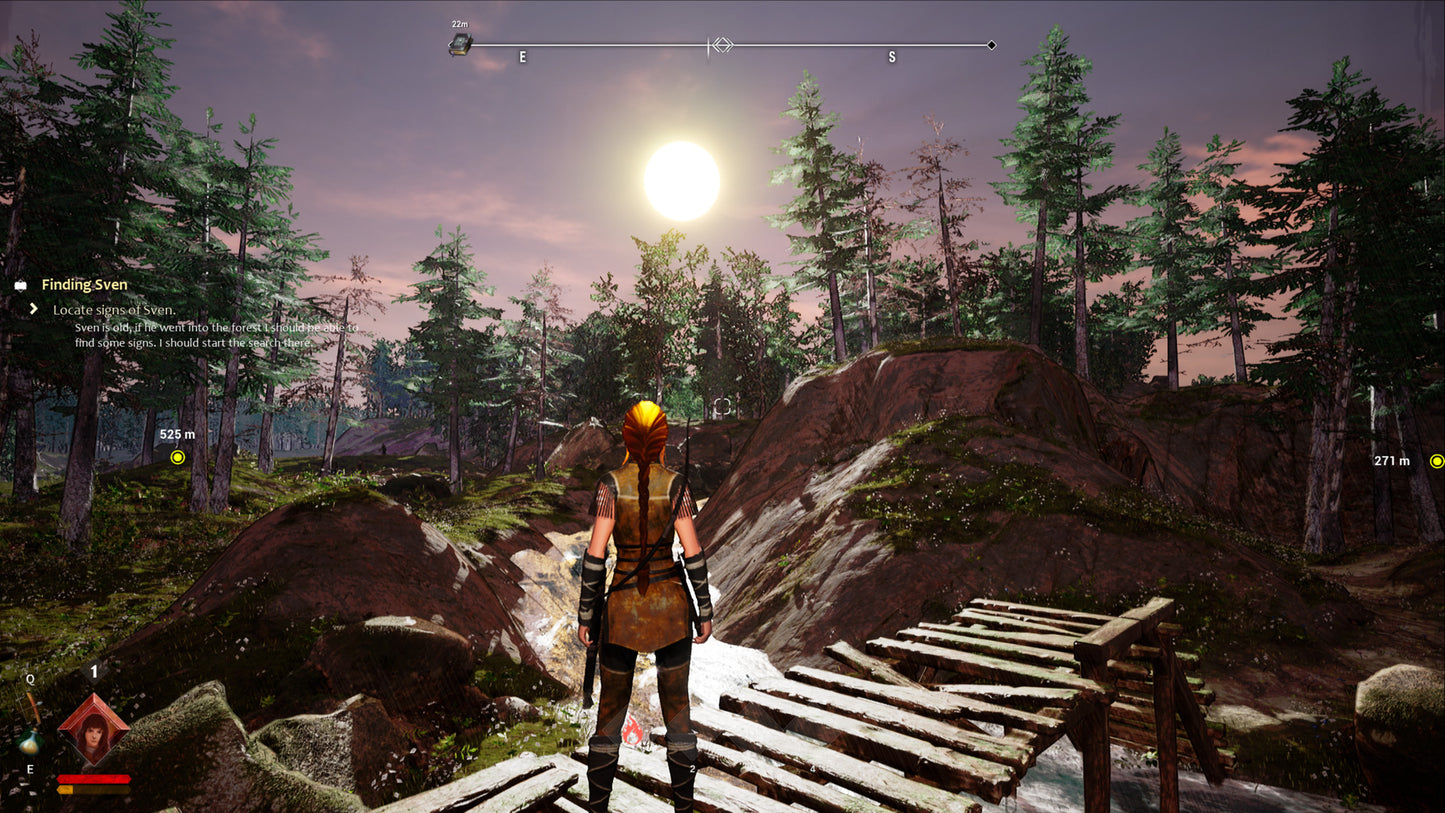Click the yellow 271 m waypoint marker

[x=1437, y=461]
